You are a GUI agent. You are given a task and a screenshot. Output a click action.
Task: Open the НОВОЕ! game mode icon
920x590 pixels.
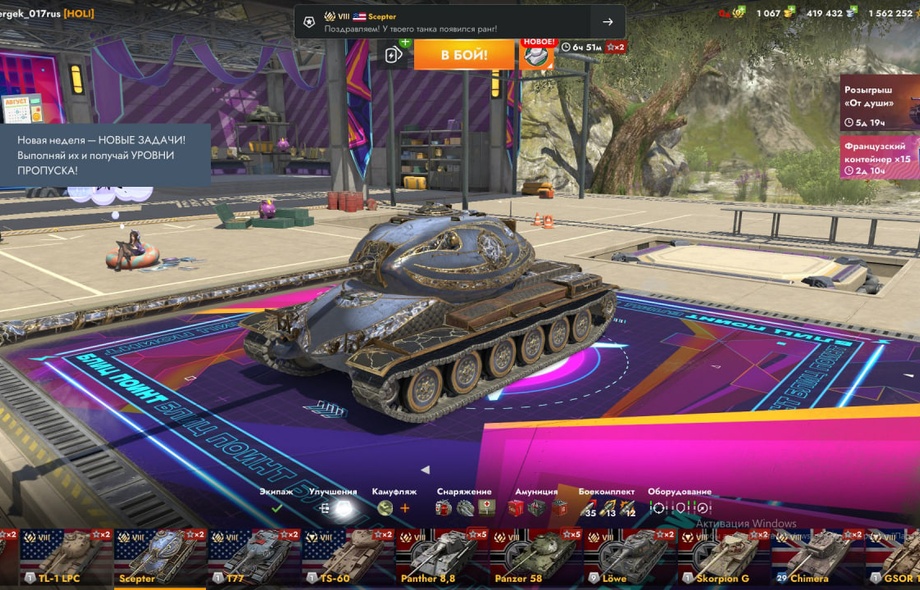click(x=539, y=54)
